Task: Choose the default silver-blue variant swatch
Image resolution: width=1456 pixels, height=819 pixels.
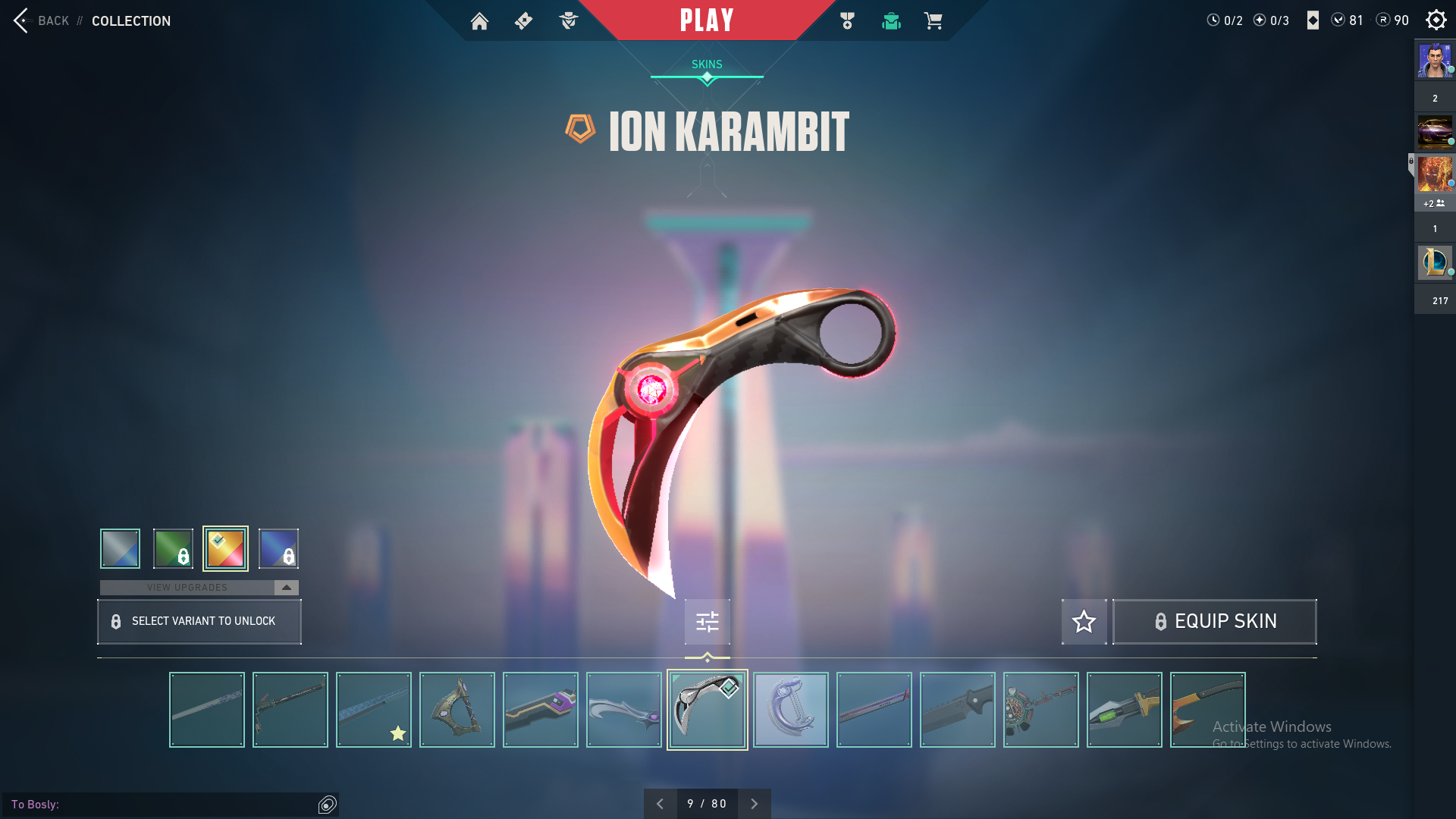Action: (x=121, y=548)
